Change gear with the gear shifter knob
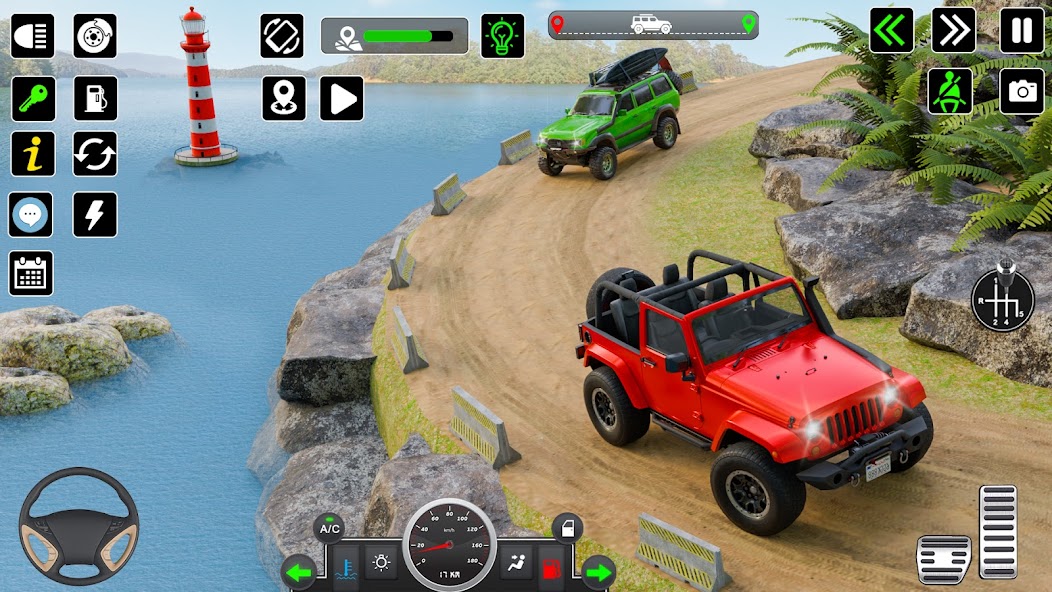 1002,298
